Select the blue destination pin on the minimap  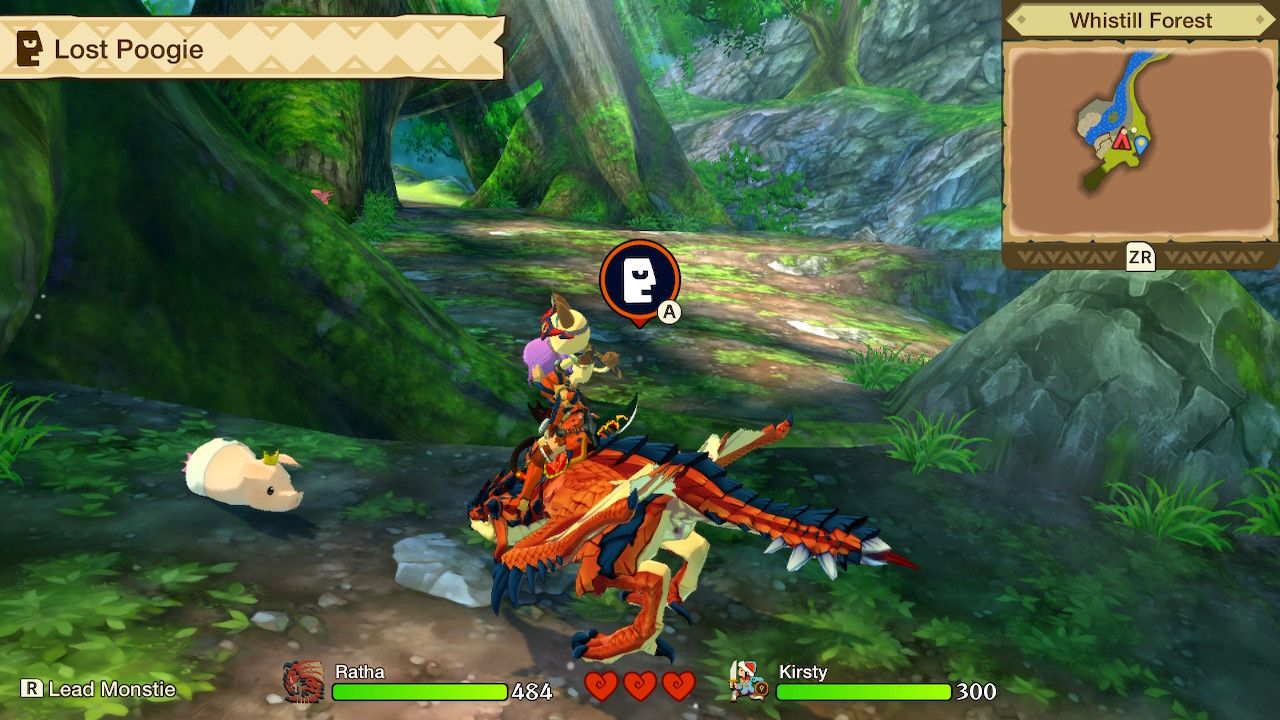click(x=1140, y=146)
